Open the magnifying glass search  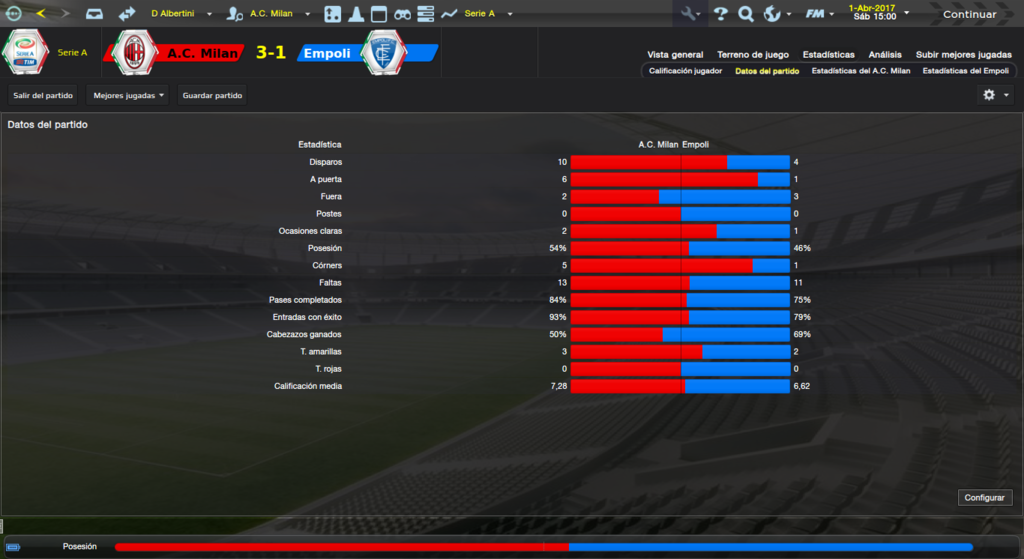[x=745, y=14]
